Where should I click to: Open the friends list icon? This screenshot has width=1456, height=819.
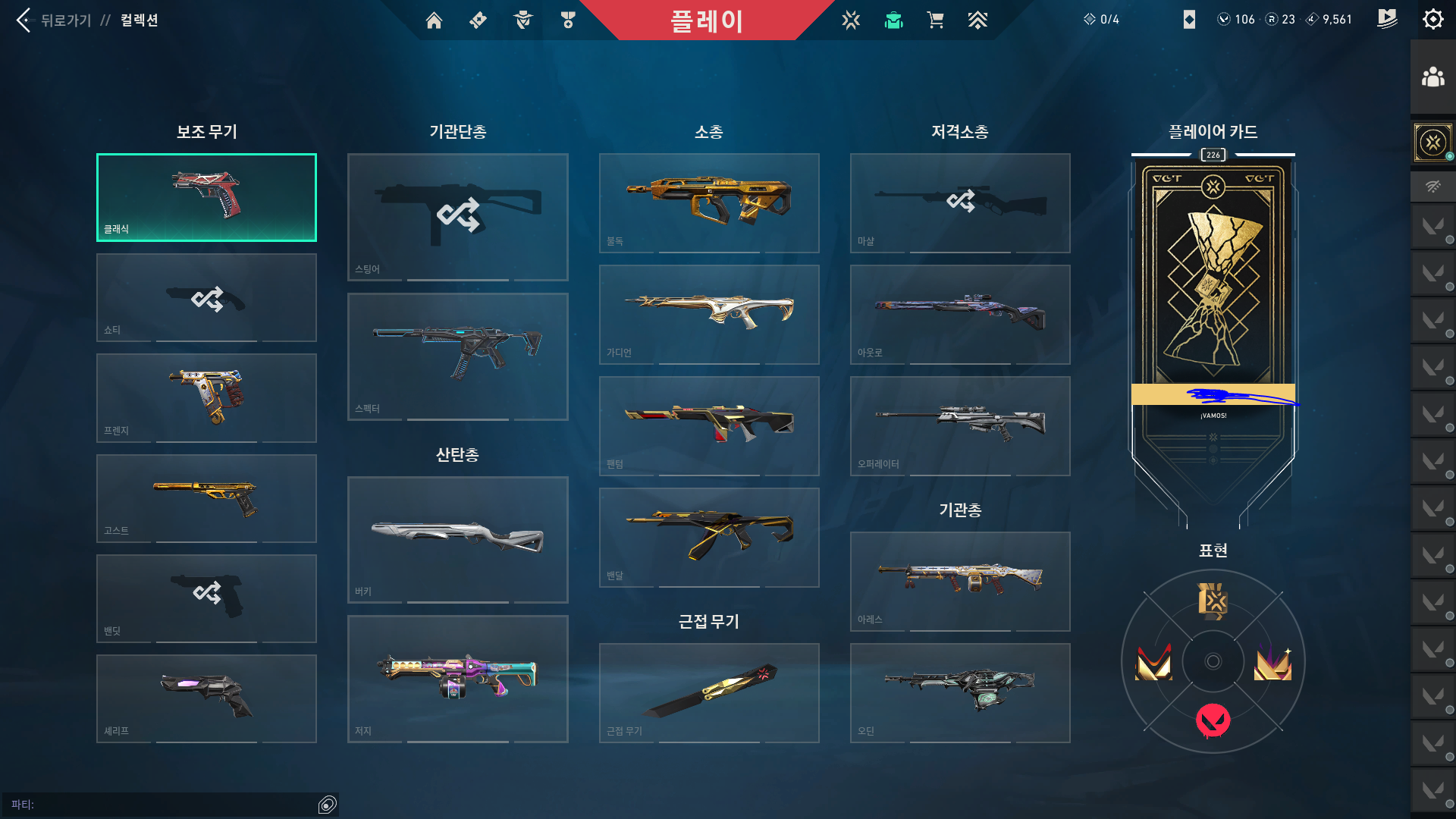click(x=1432, y=77)
